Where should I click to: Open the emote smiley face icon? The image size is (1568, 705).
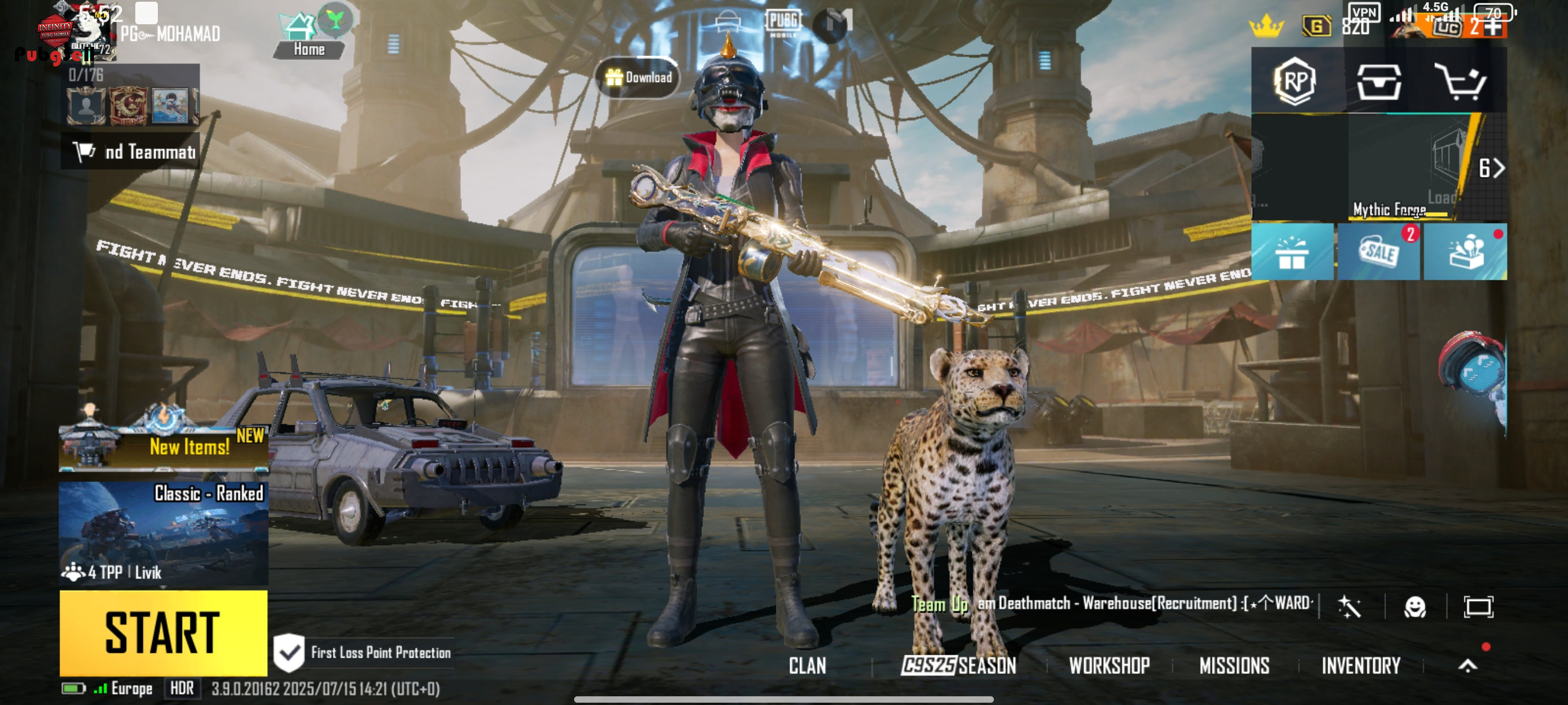coord(1415,606)
